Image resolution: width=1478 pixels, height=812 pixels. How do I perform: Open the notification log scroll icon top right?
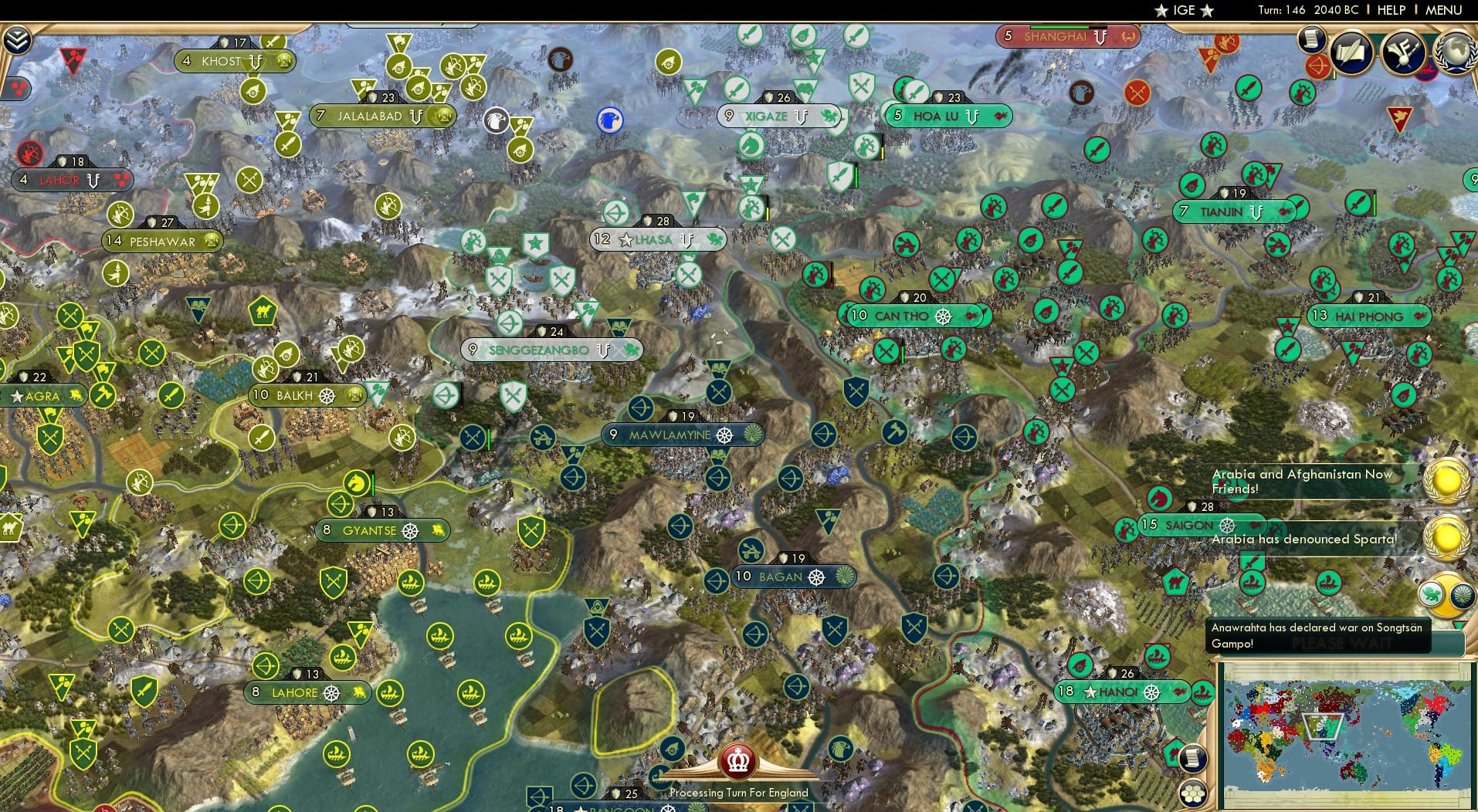[1311, 42]
